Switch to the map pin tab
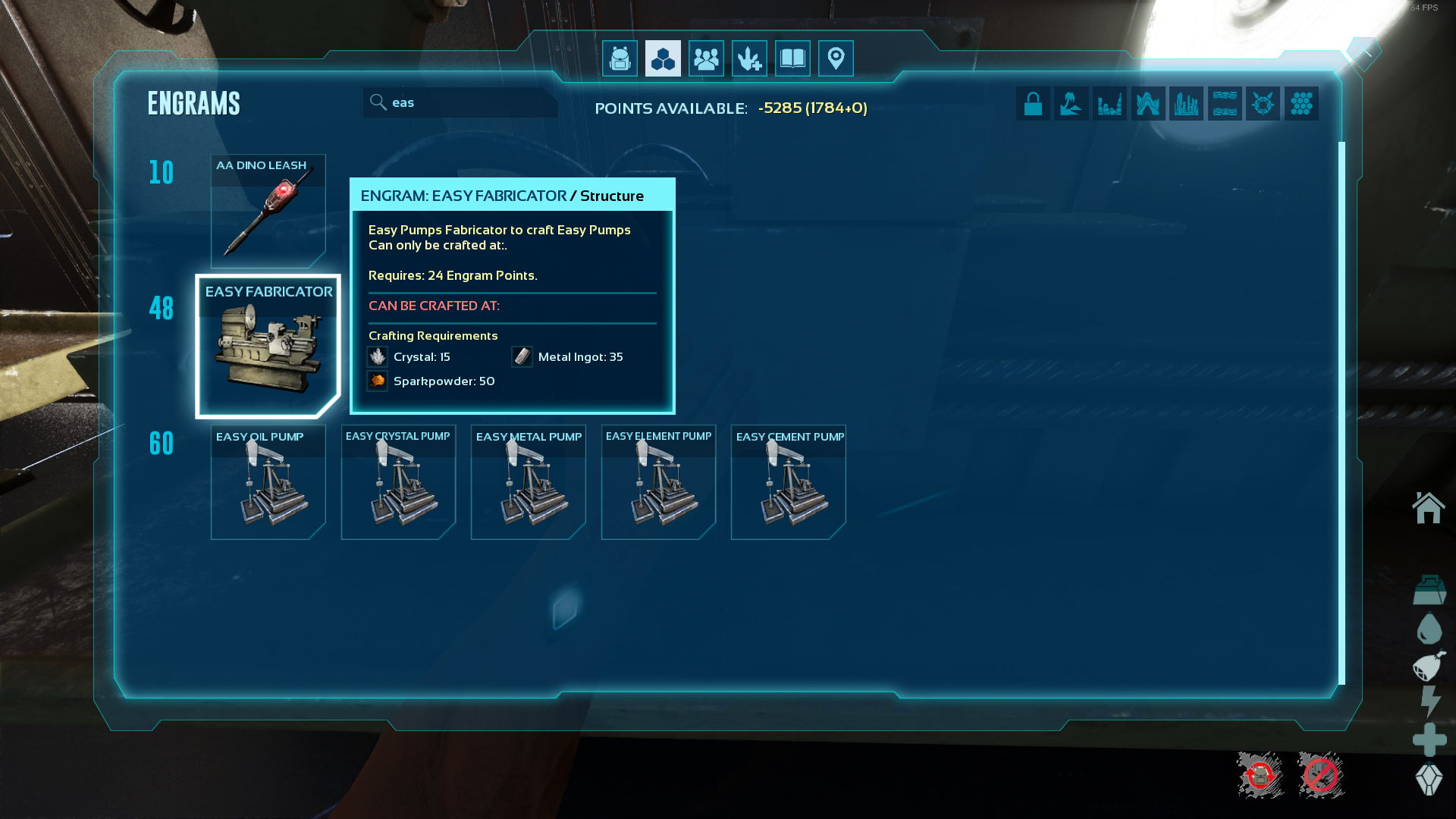This screenshot has height=819, width=1456. pos(836,58)
